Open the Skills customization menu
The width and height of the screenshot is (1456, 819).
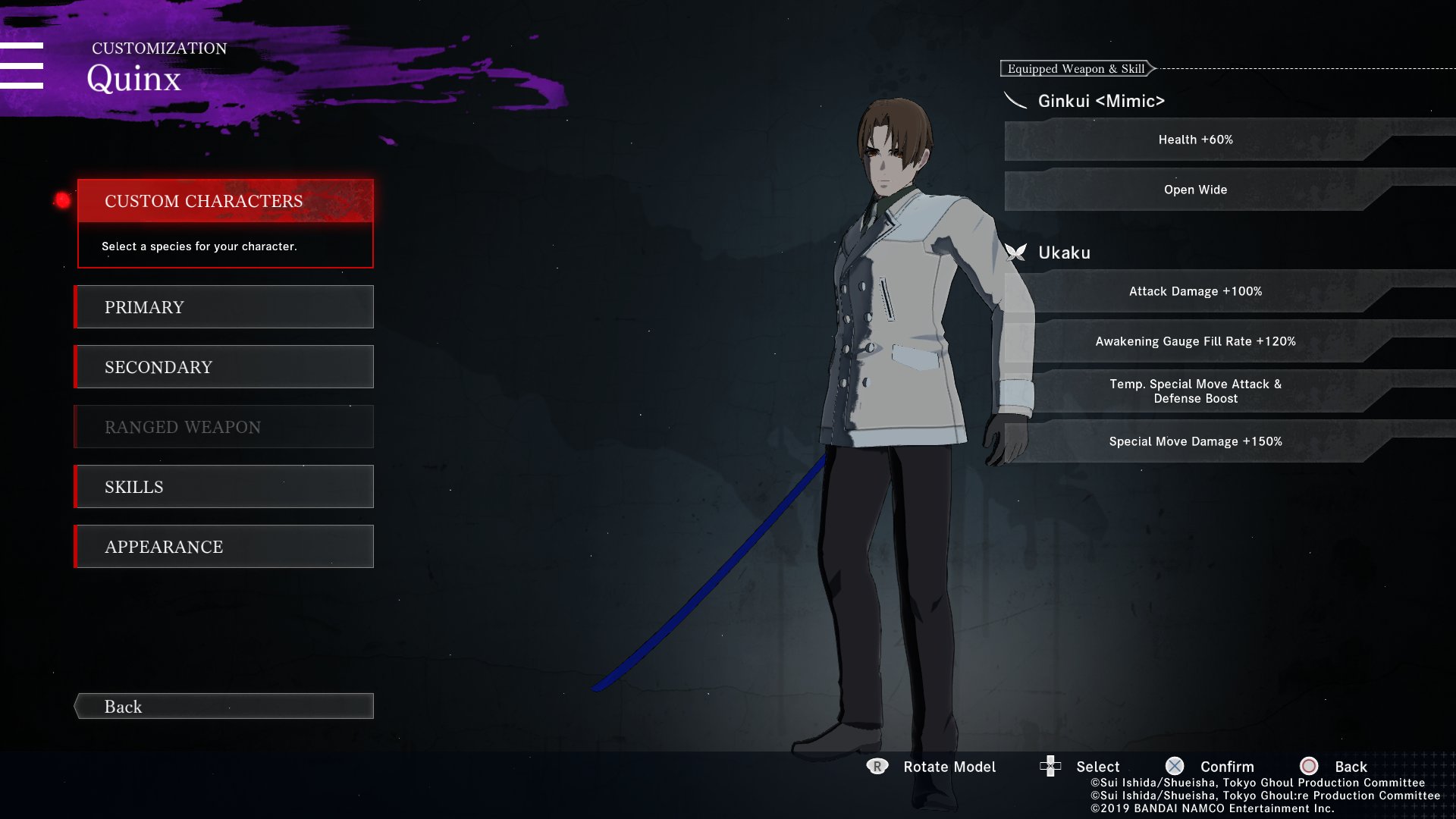[224, 487]
